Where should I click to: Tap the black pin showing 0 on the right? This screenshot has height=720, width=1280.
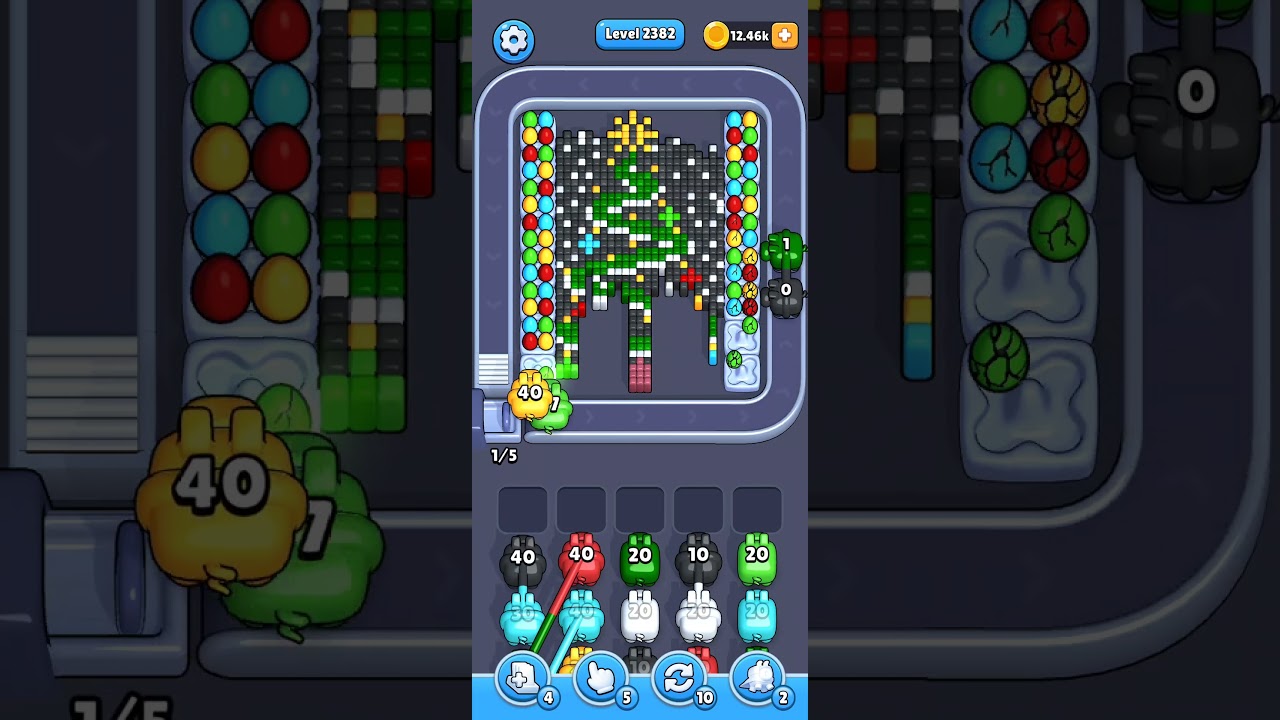pos(785,293)
